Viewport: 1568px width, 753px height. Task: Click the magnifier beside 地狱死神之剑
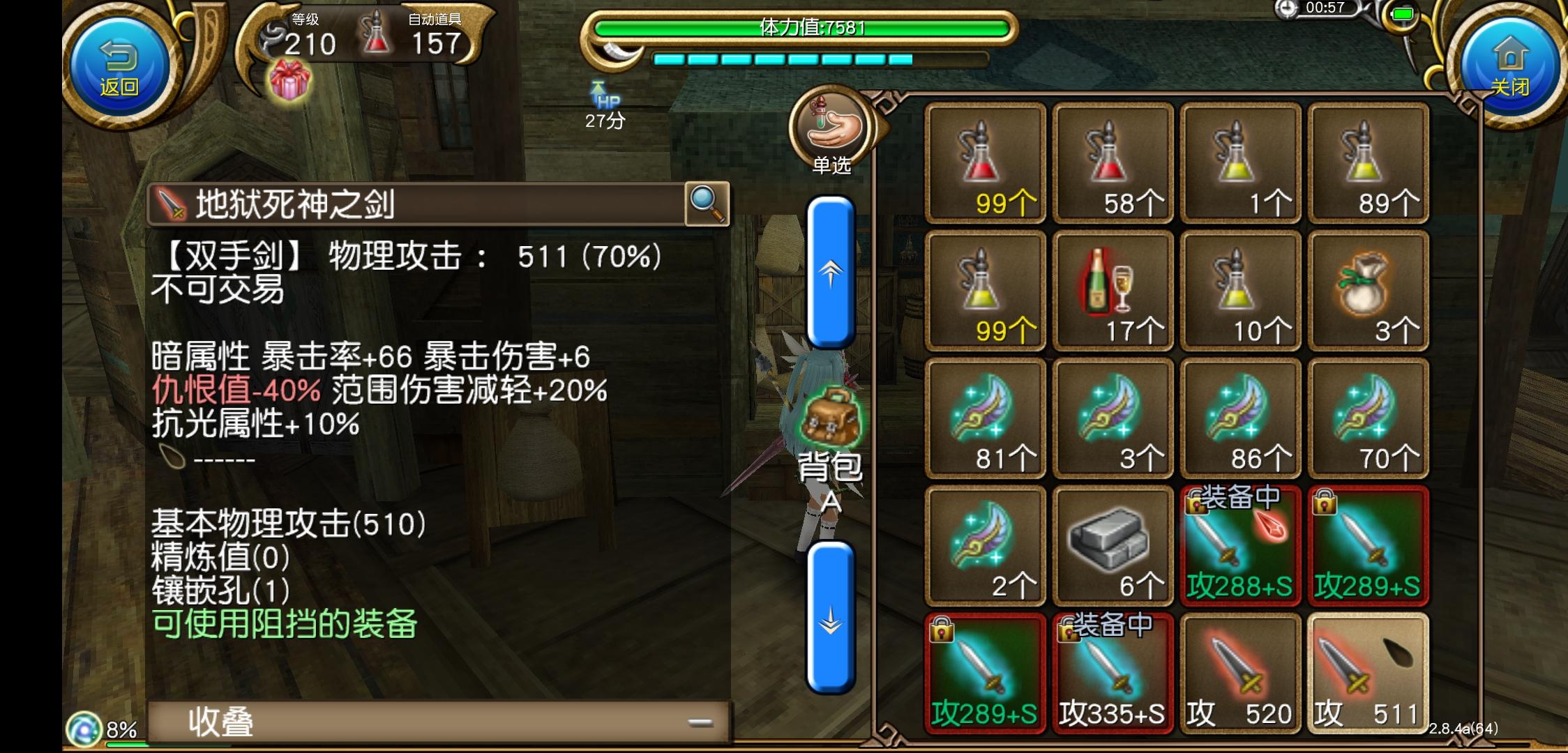click(x=707, y=204)
